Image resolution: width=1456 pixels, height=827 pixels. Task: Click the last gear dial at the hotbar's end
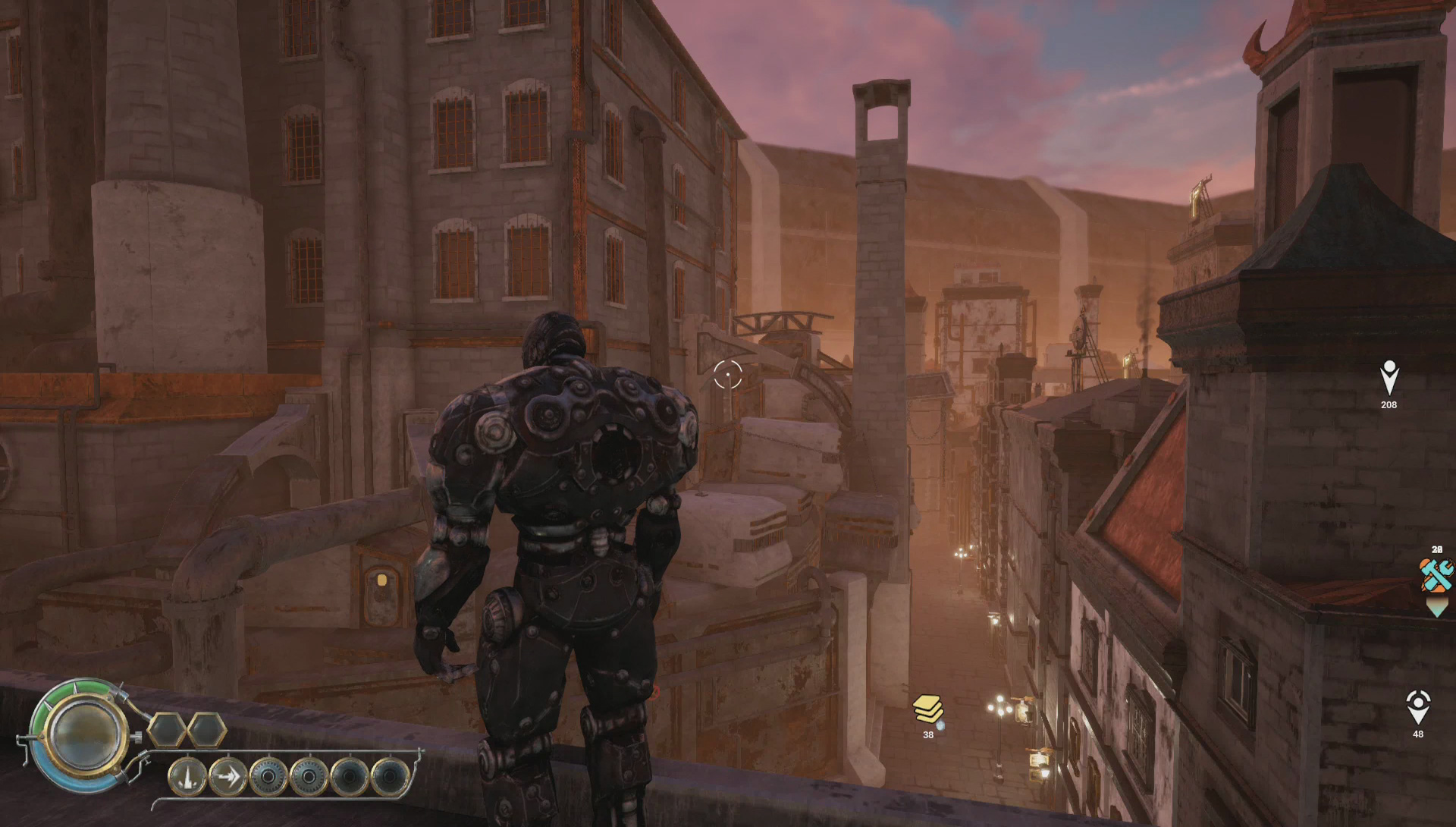pyautogui.click(x=388, y=776)
